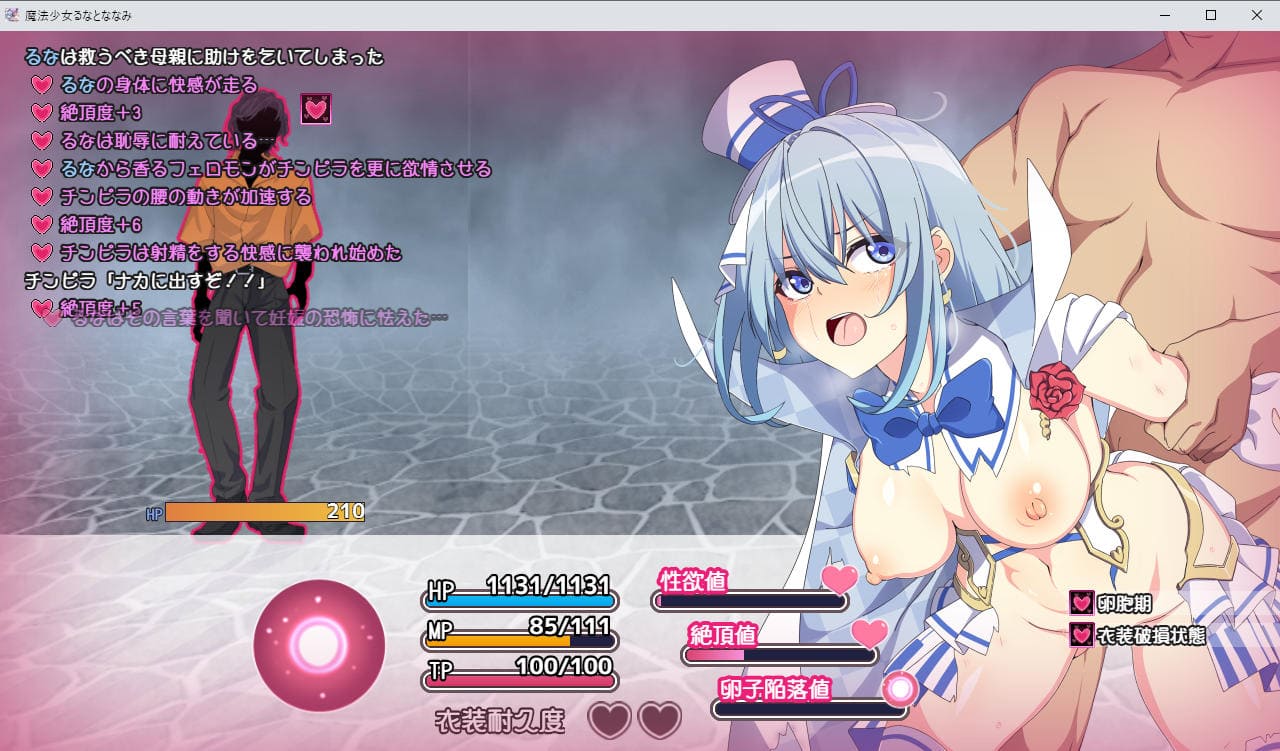Click the glowing pink orb gauge
The width and height of the screenshot is (1280, 751).
pos(319,644)
